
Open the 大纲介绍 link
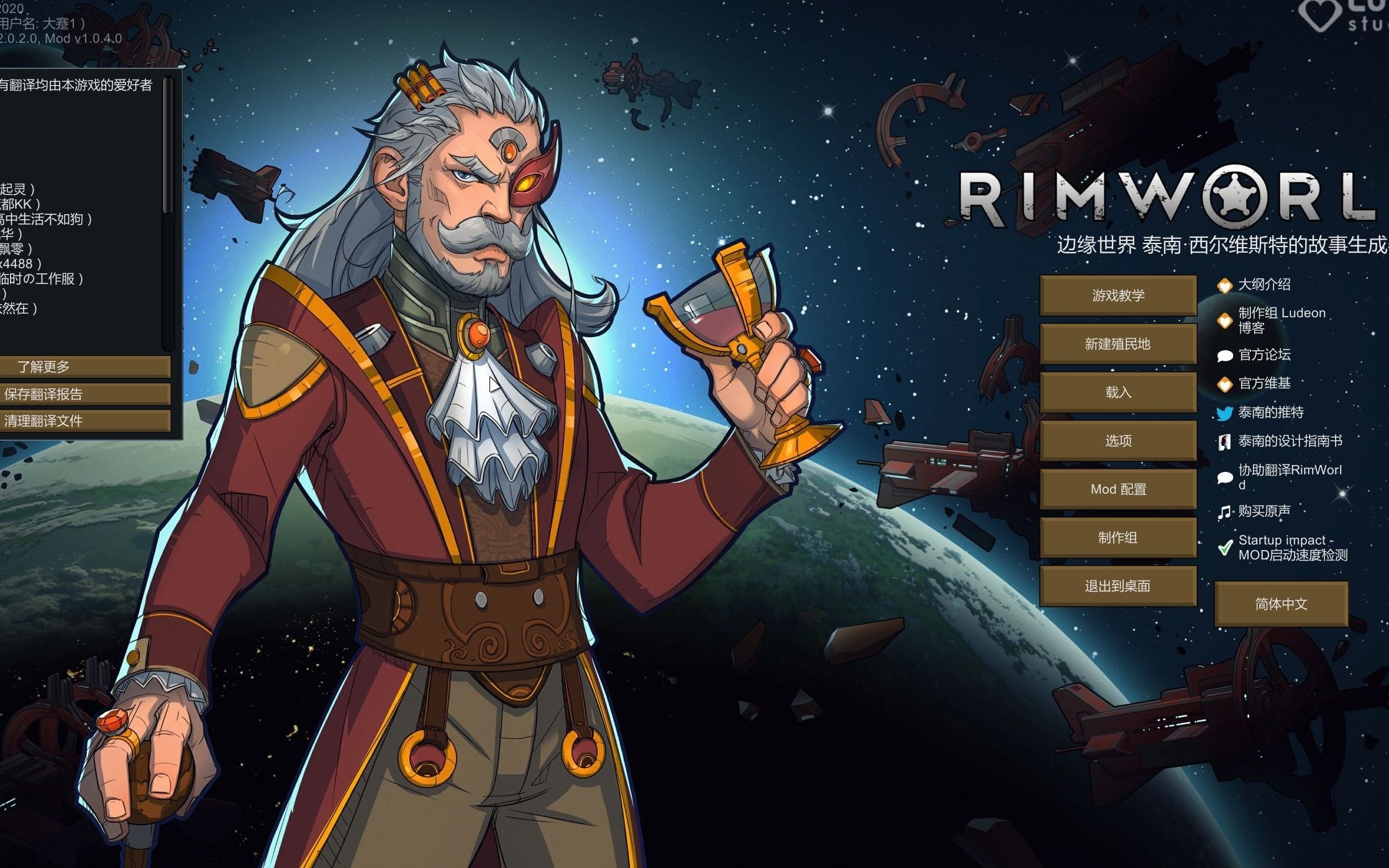(1264, 284)
